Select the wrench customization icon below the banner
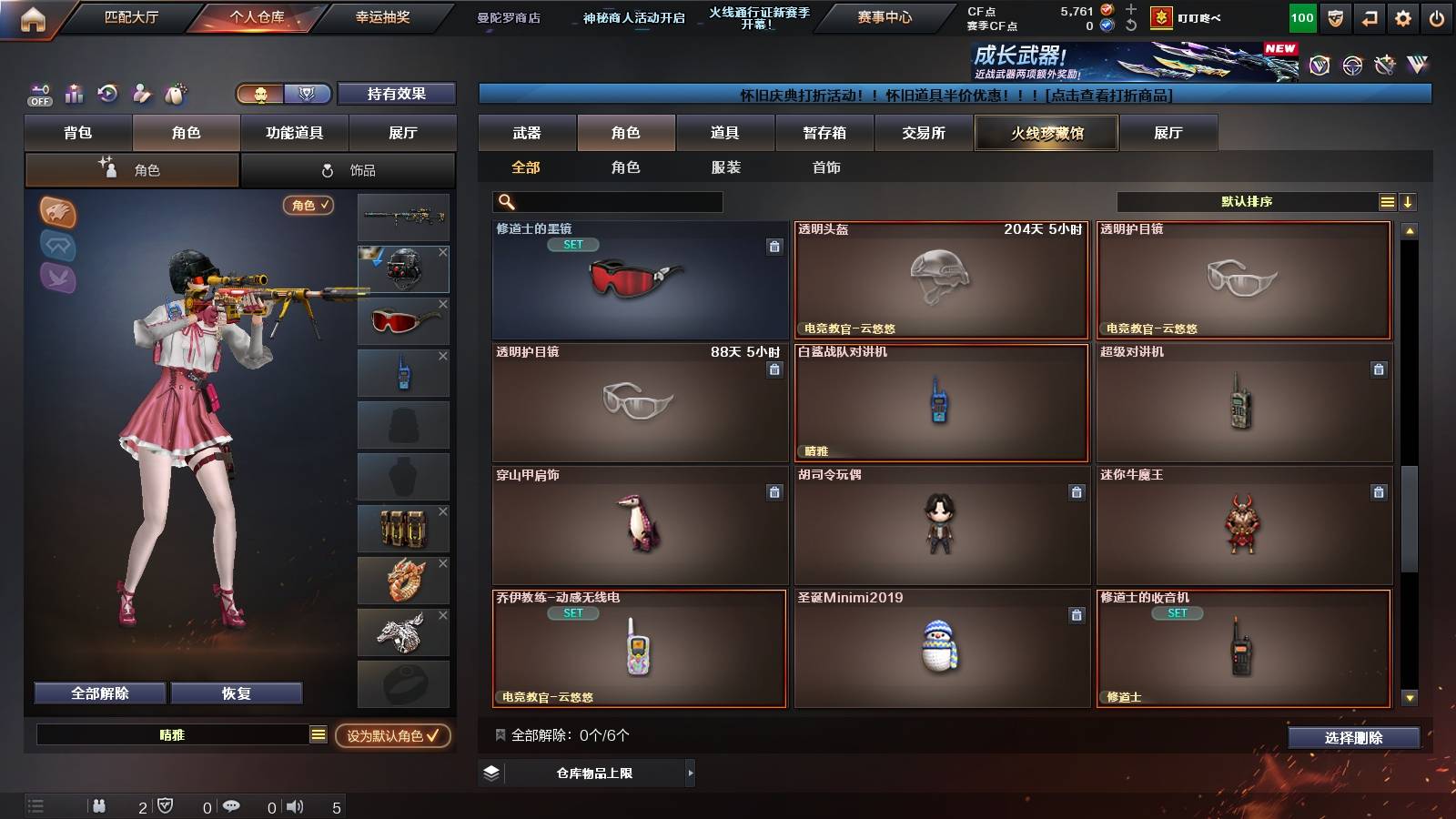1456x819 pixels. pyautogui.click(x=141, y=94)
